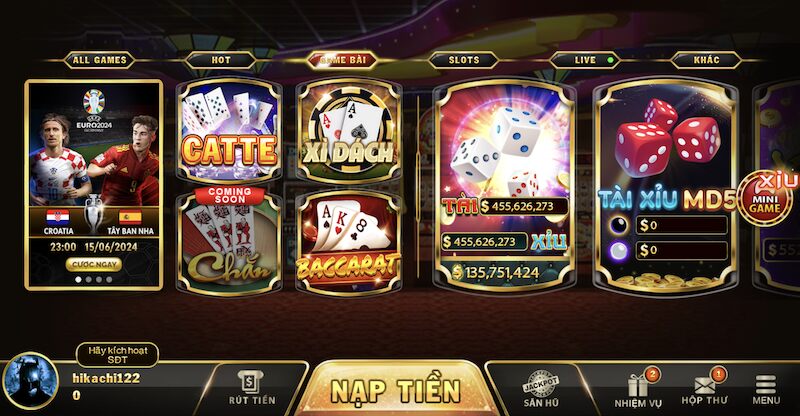Open the MENU hamburger button
The width and height of the screenshot is (800, 416).
click(x=766, y=389)
